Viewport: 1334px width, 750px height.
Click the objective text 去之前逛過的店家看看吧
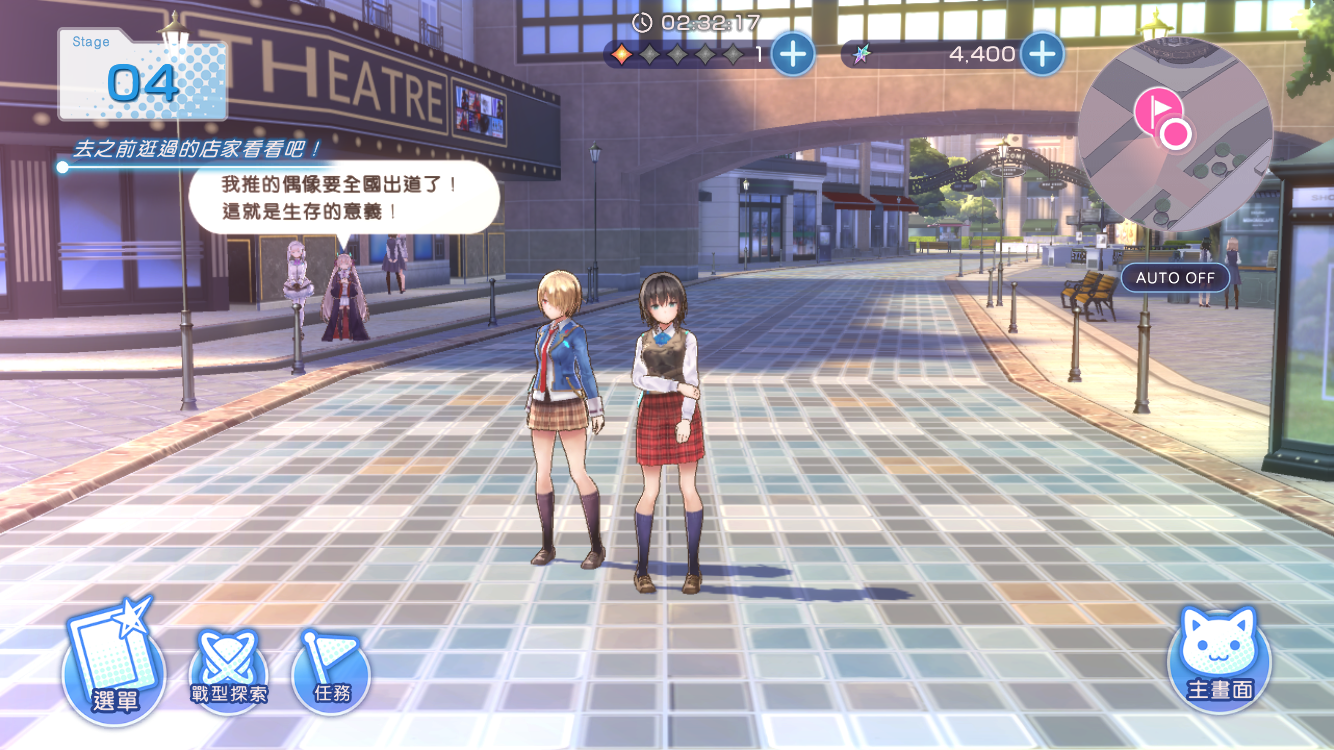[198, 150]
